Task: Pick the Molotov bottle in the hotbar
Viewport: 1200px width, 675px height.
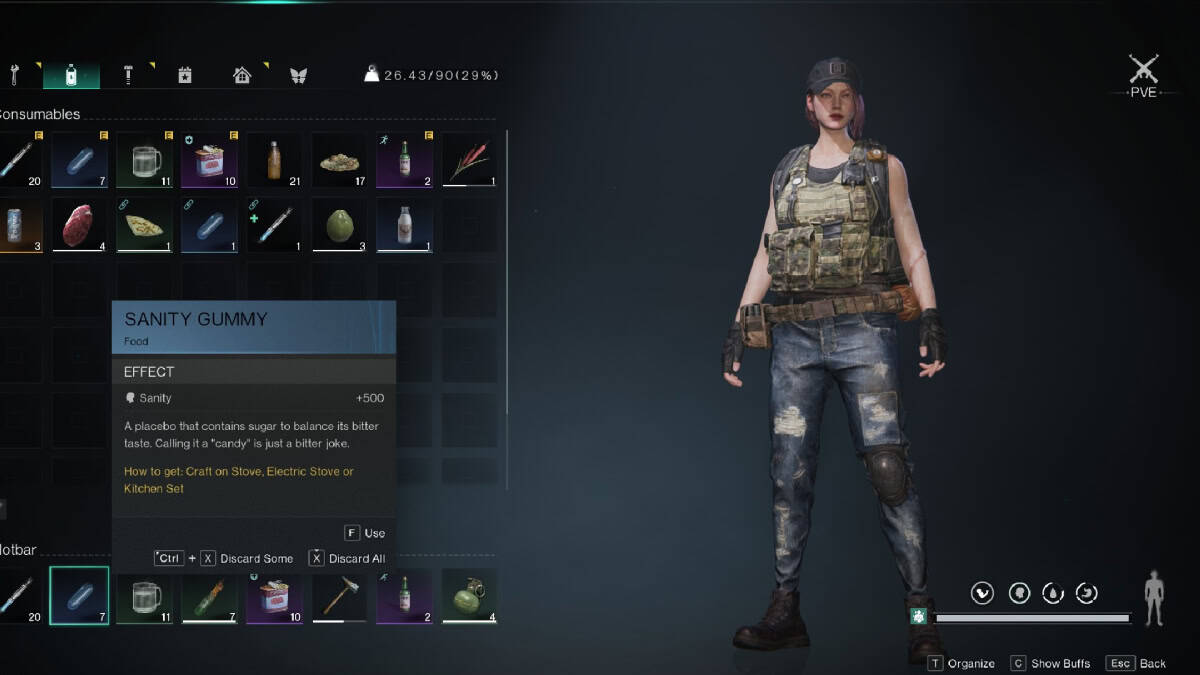Action: click(x=209, y=596)
